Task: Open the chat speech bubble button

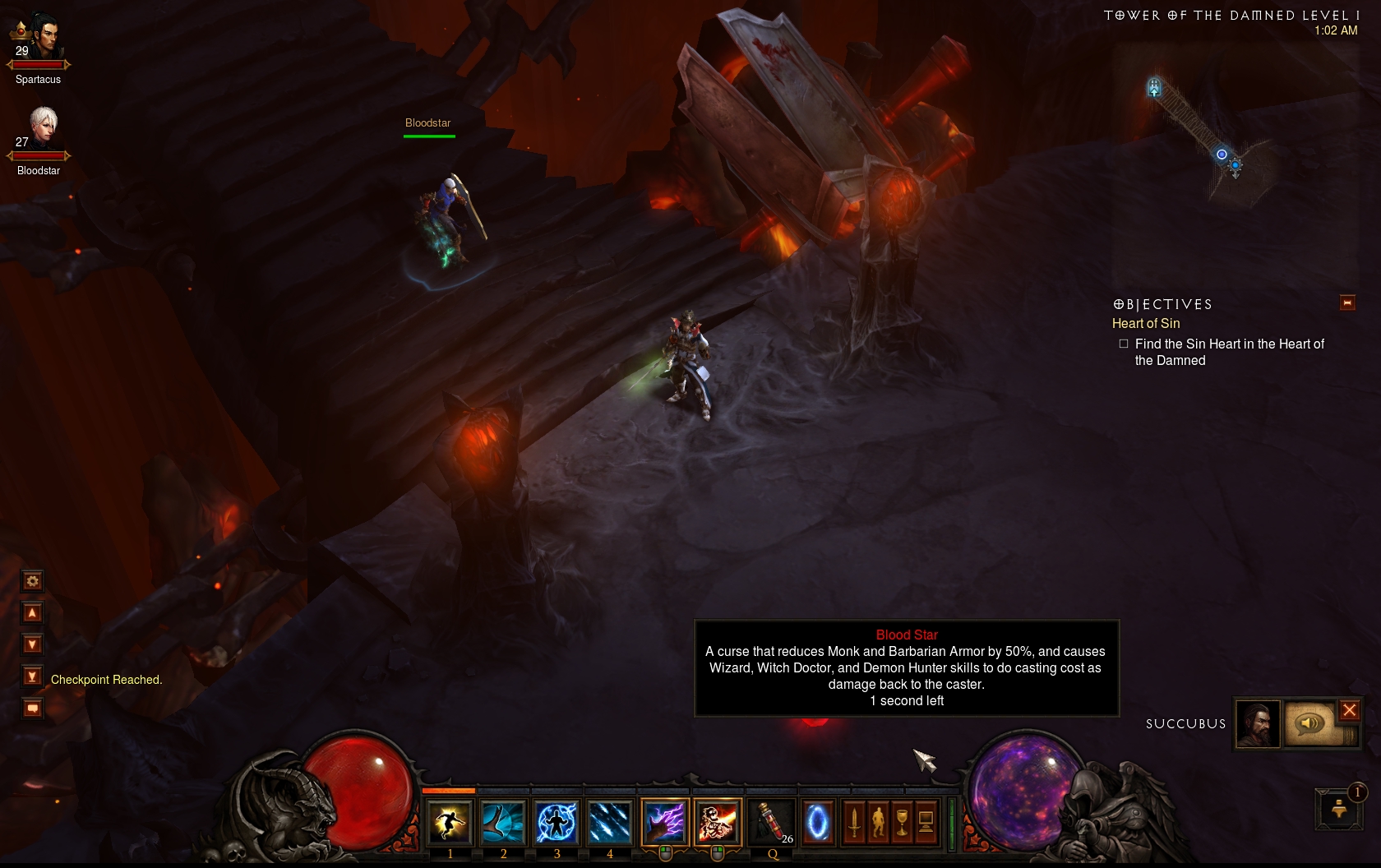Action: (32, 708)
